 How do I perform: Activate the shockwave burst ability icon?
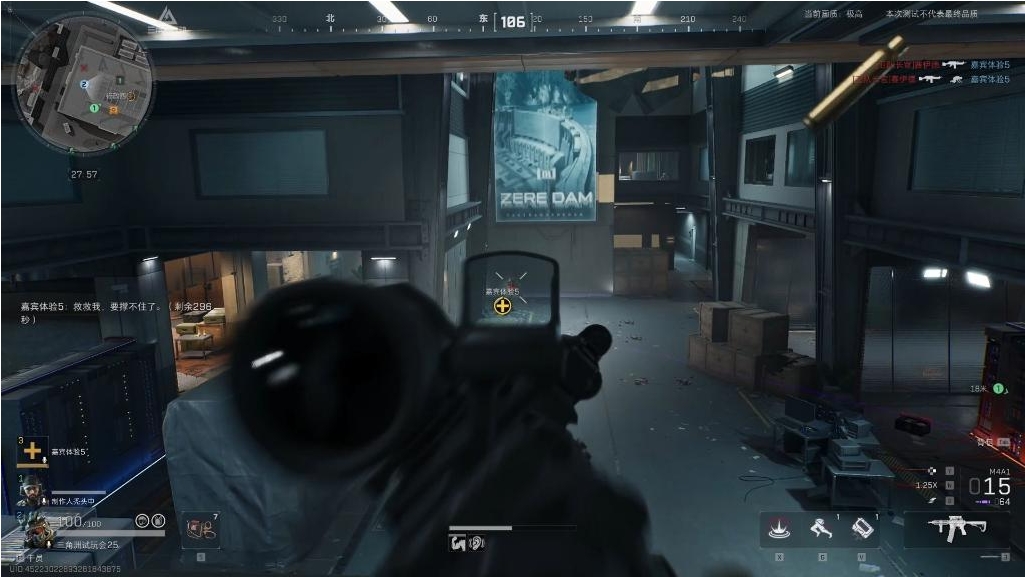[777, 529]
